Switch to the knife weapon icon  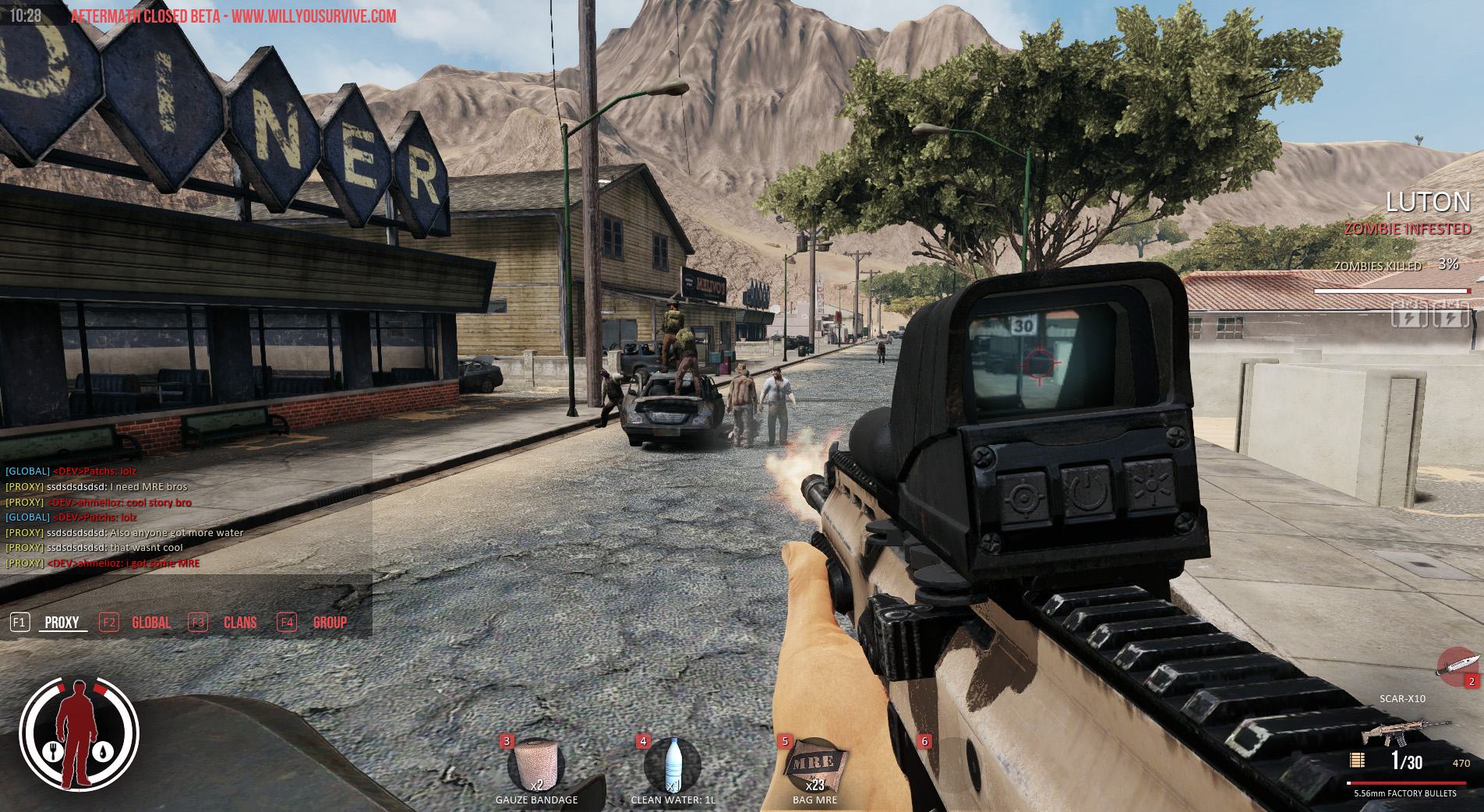click(x=1457, y=666)
